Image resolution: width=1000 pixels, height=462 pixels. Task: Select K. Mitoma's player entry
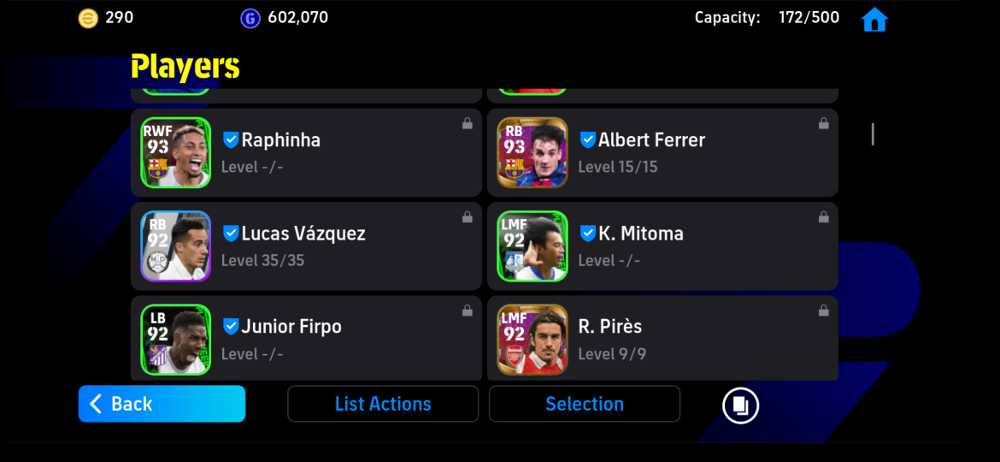tap(662, 246)
